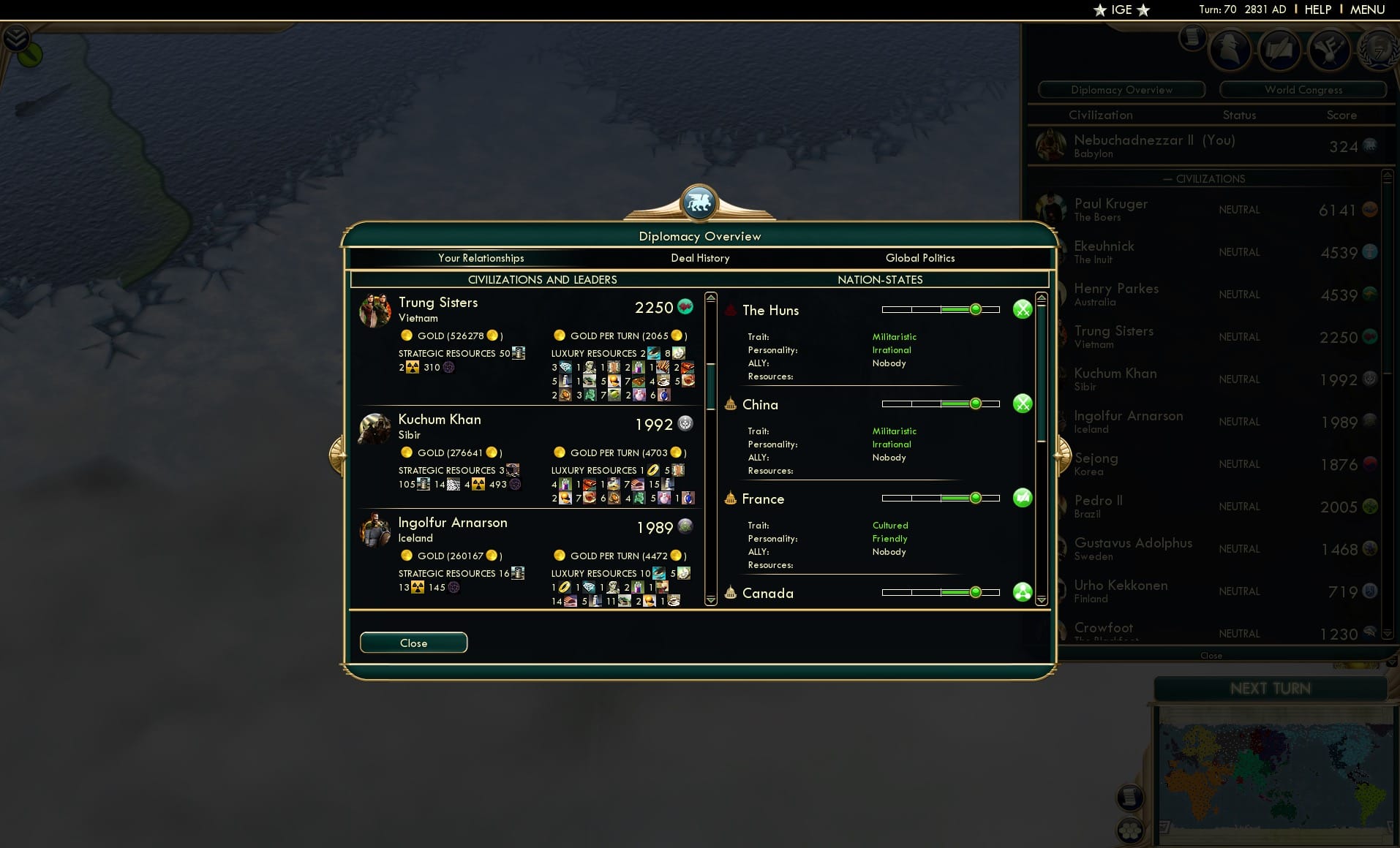Switch to the Global Politics tab
The height and width of the screenshot is (848, 1400).
(x=920, y=258)
